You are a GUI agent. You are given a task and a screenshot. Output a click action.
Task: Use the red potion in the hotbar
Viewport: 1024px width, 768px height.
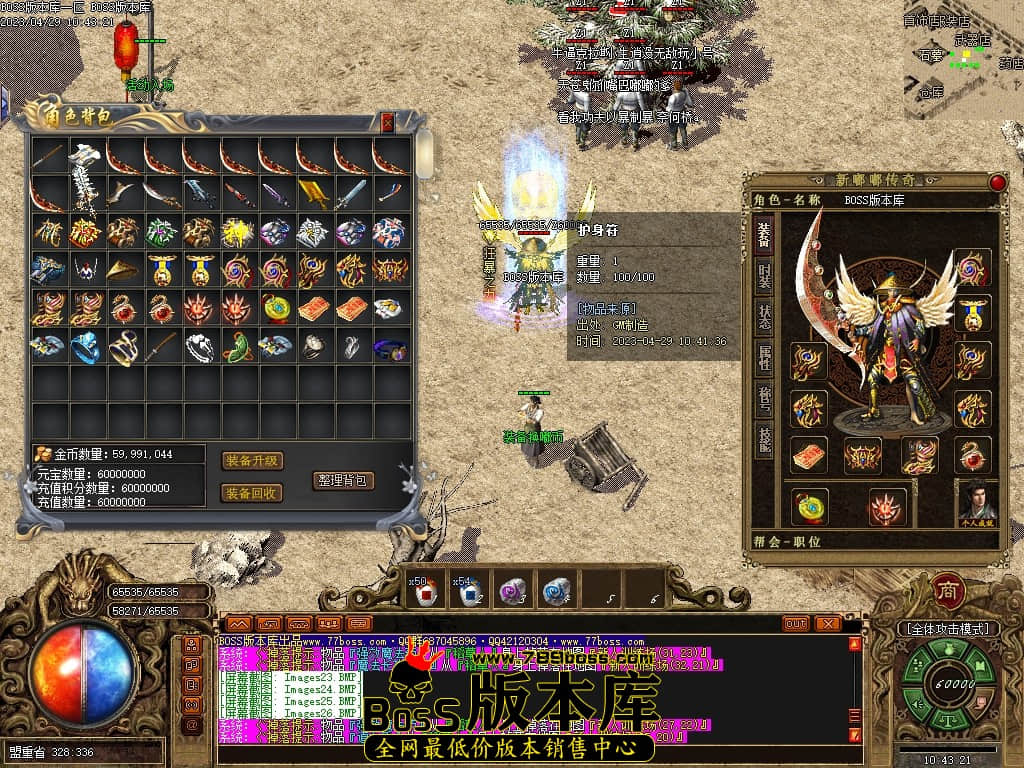pos(427,593)
